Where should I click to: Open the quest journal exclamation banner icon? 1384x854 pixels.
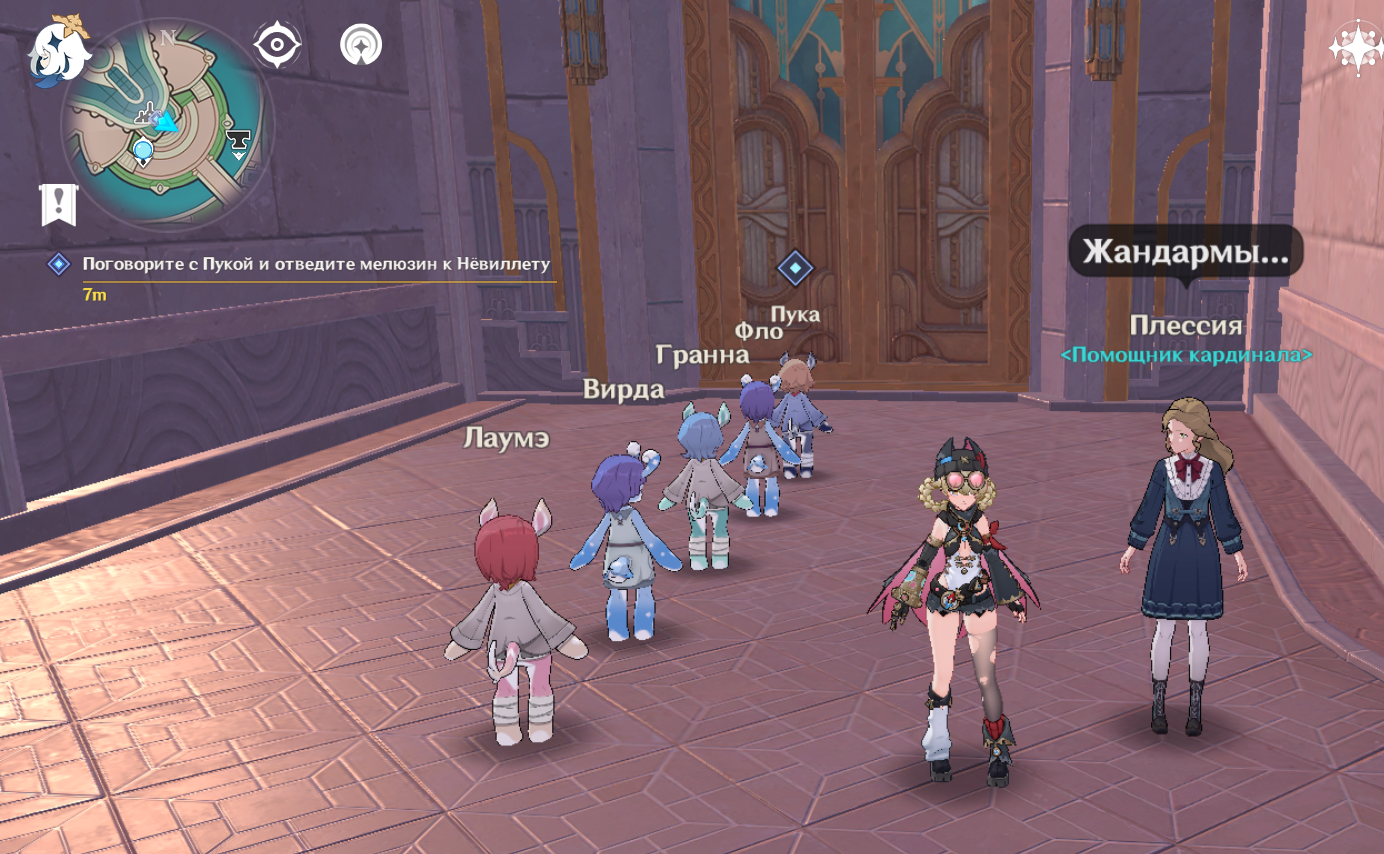pyautogui.click(x=58, y=204)
